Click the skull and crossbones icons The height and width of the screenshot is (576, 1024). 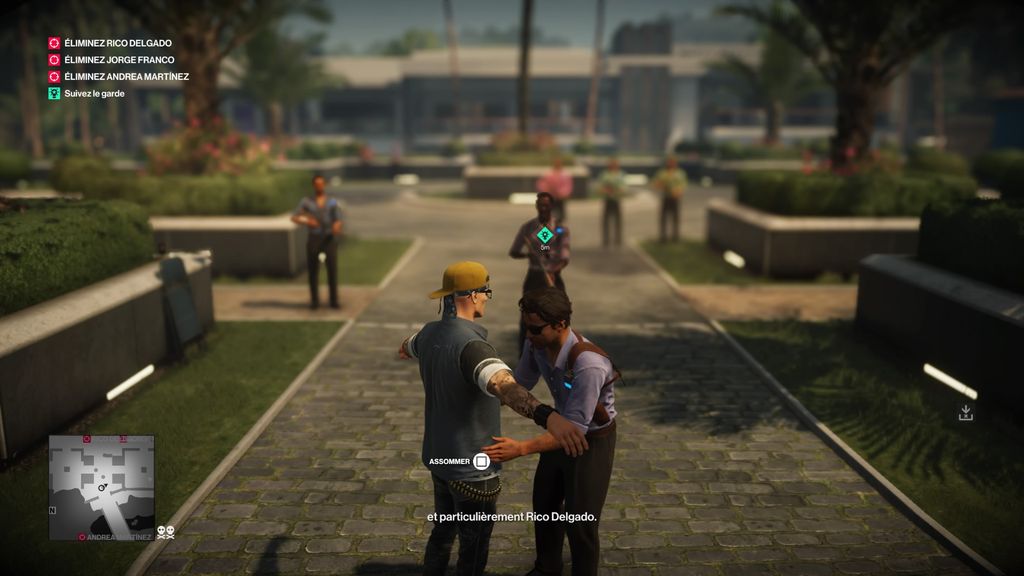pos(166,533)
